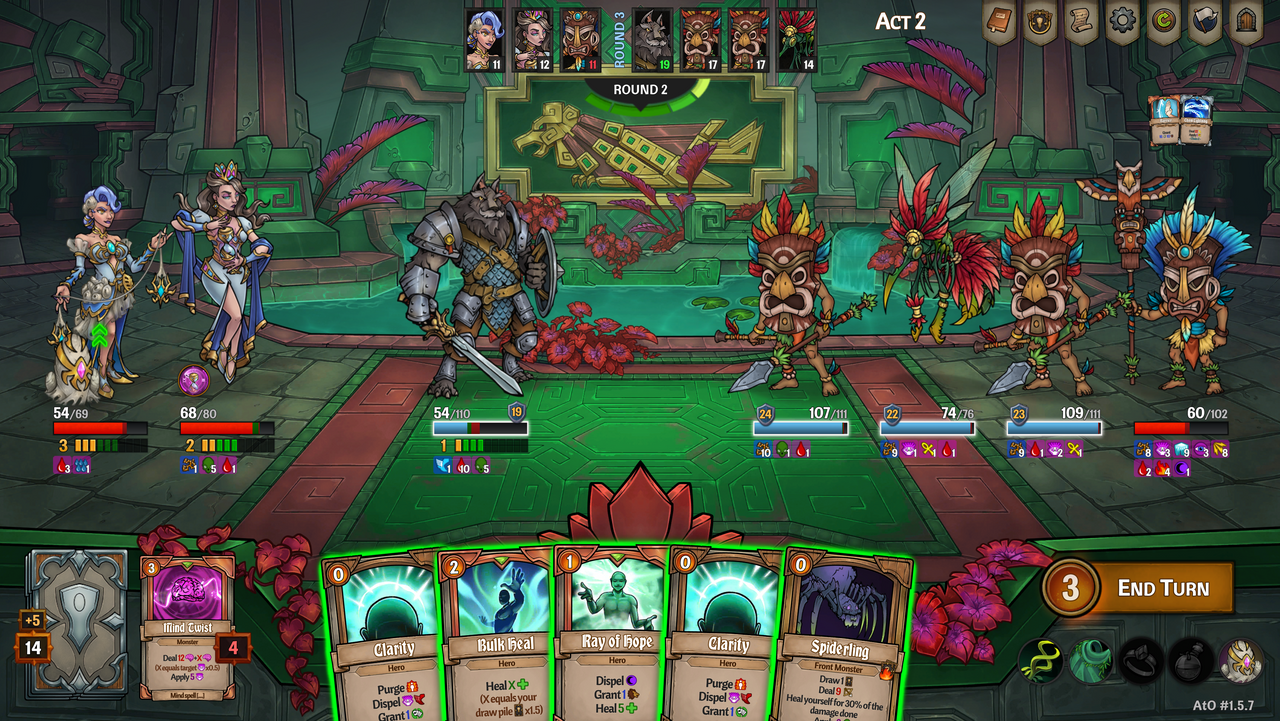The width and height of the screenshot is (1280, 721).
Task: Use the green cloak consumable item
Action: point(1089,662)
